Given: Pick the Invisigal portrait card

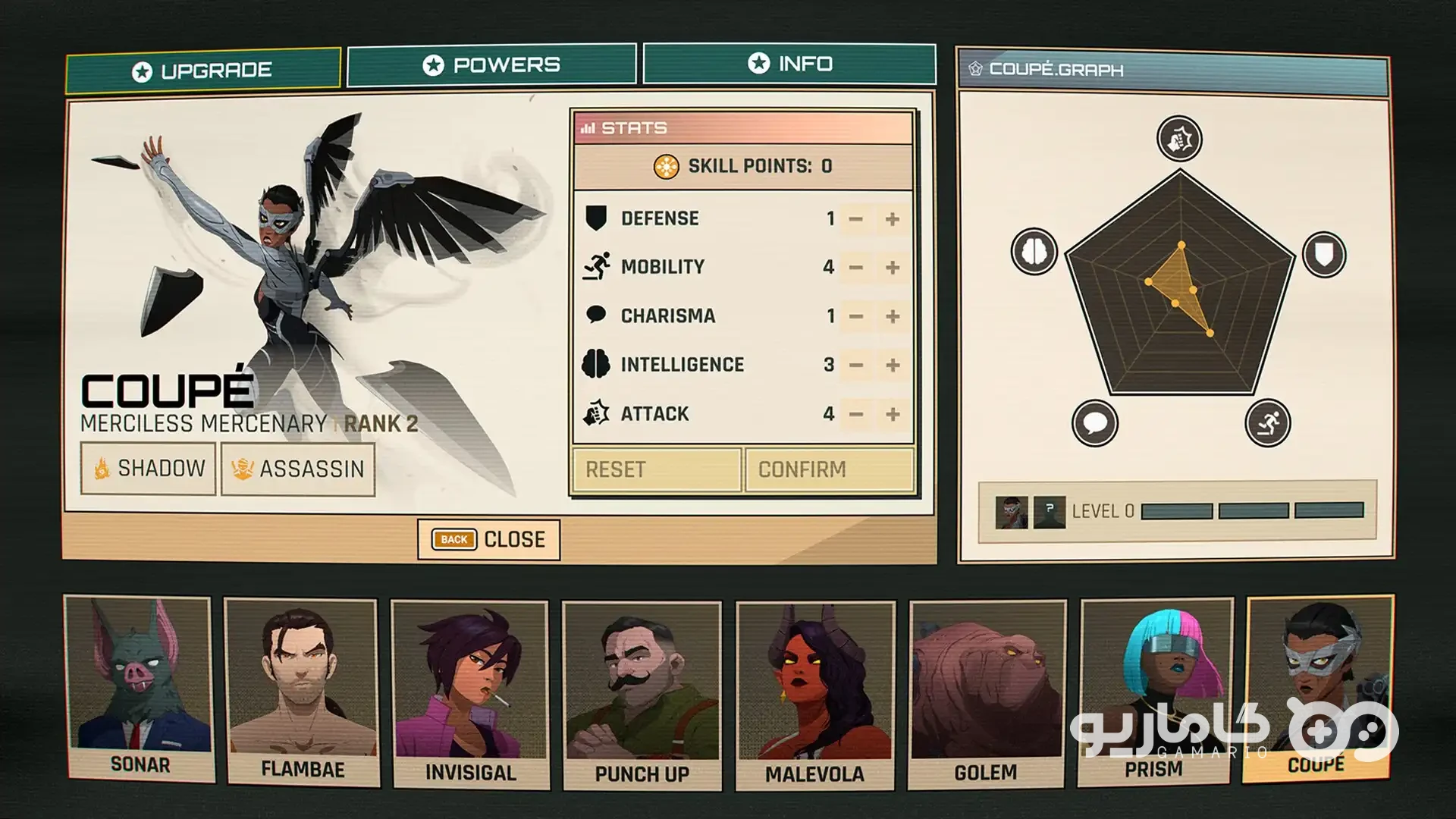Looking at the screenshot, I should tap(470, 694).
